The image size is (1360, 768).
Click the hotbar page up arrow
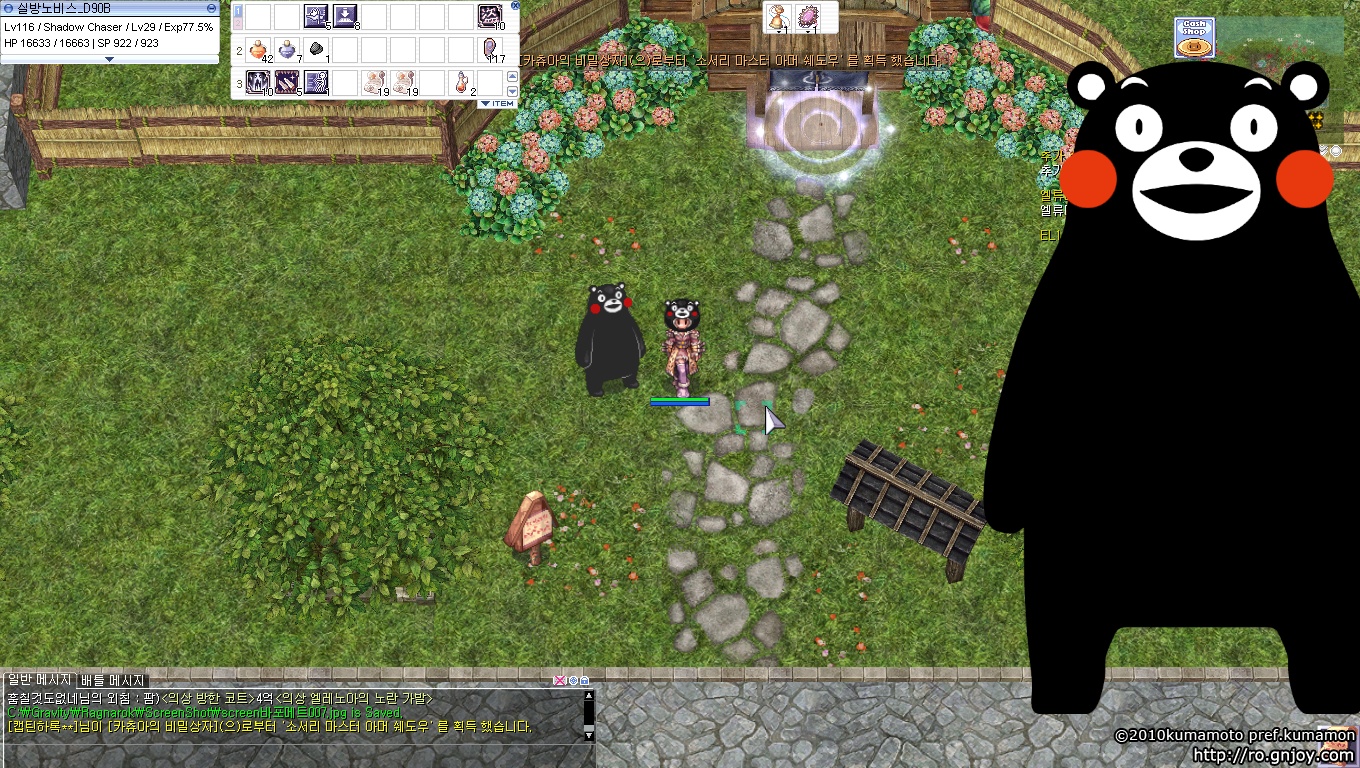click(513, 76)
